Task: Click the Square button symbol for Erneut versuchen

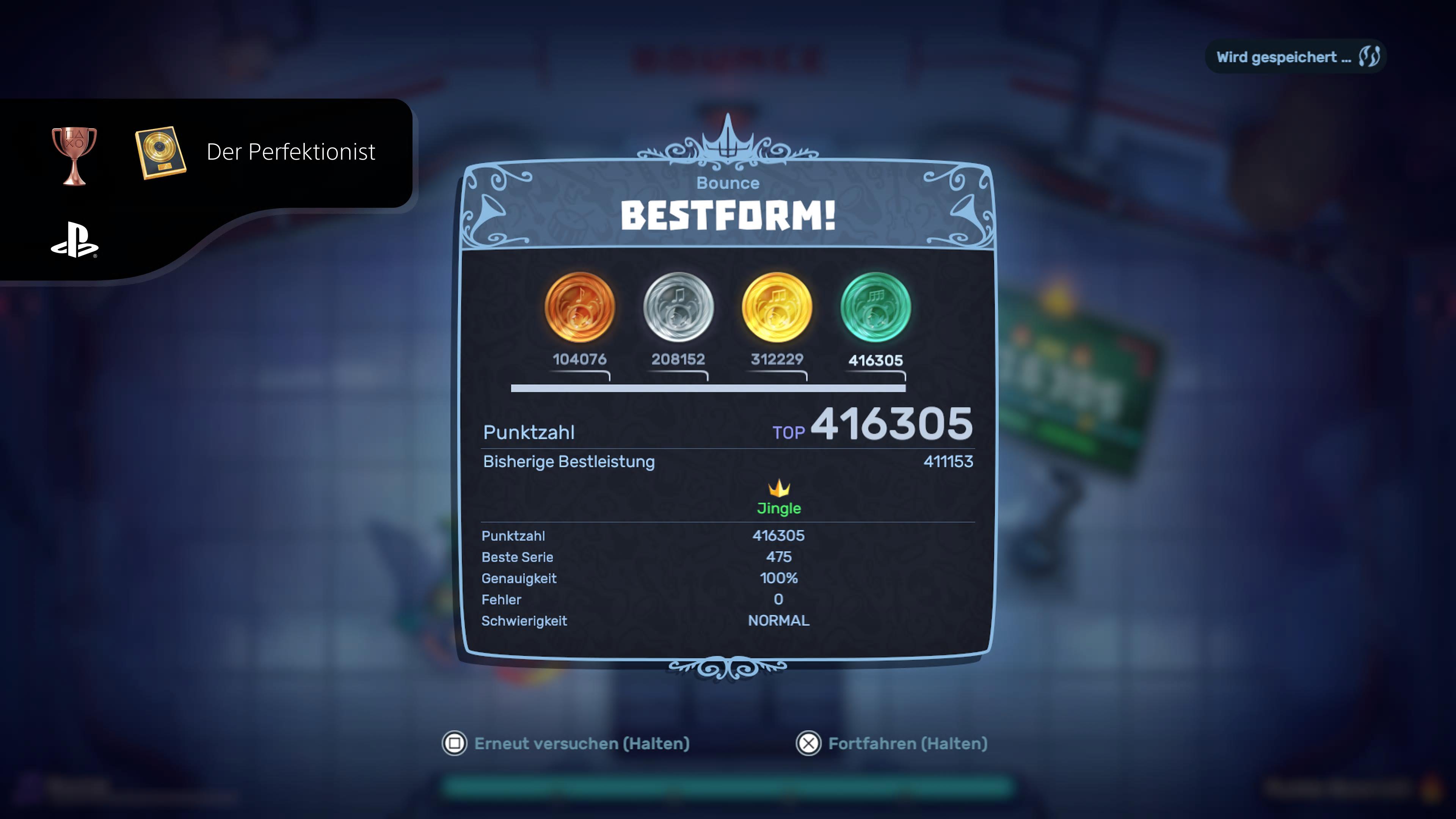Action: tap(455, 744)
